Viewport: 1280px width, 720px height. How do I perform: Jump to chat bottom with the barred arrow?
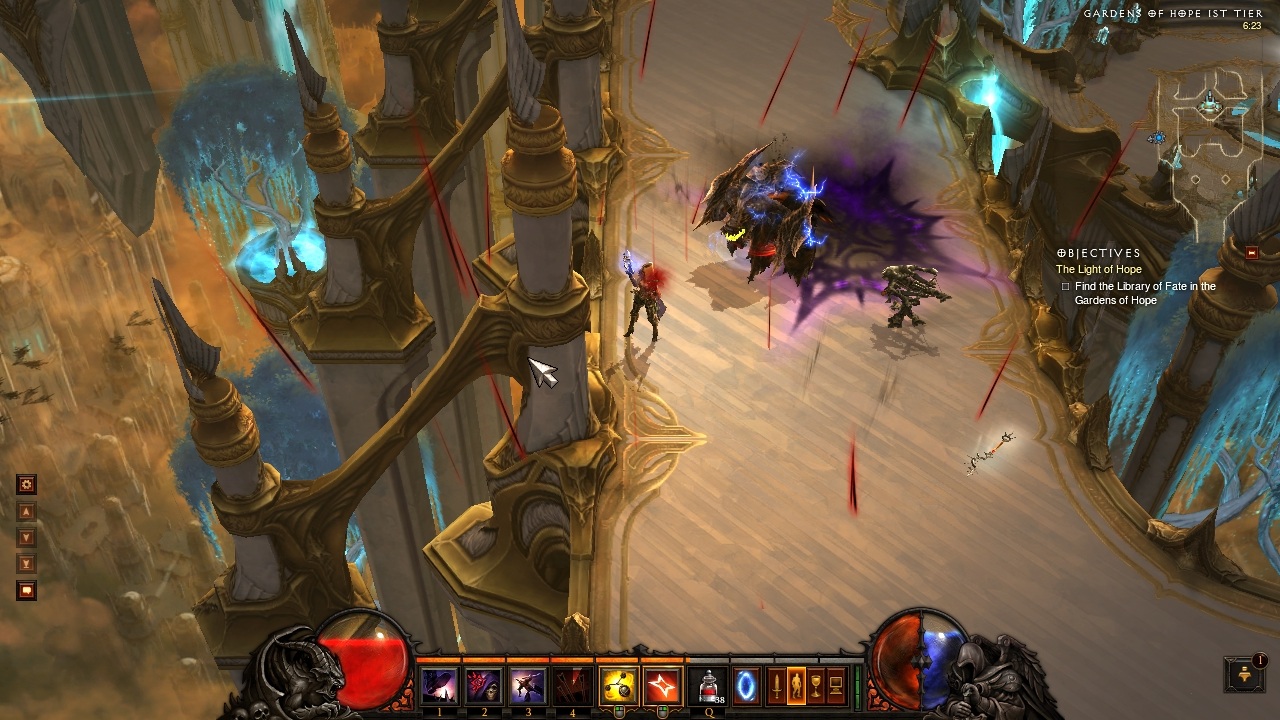pos(27,564)
